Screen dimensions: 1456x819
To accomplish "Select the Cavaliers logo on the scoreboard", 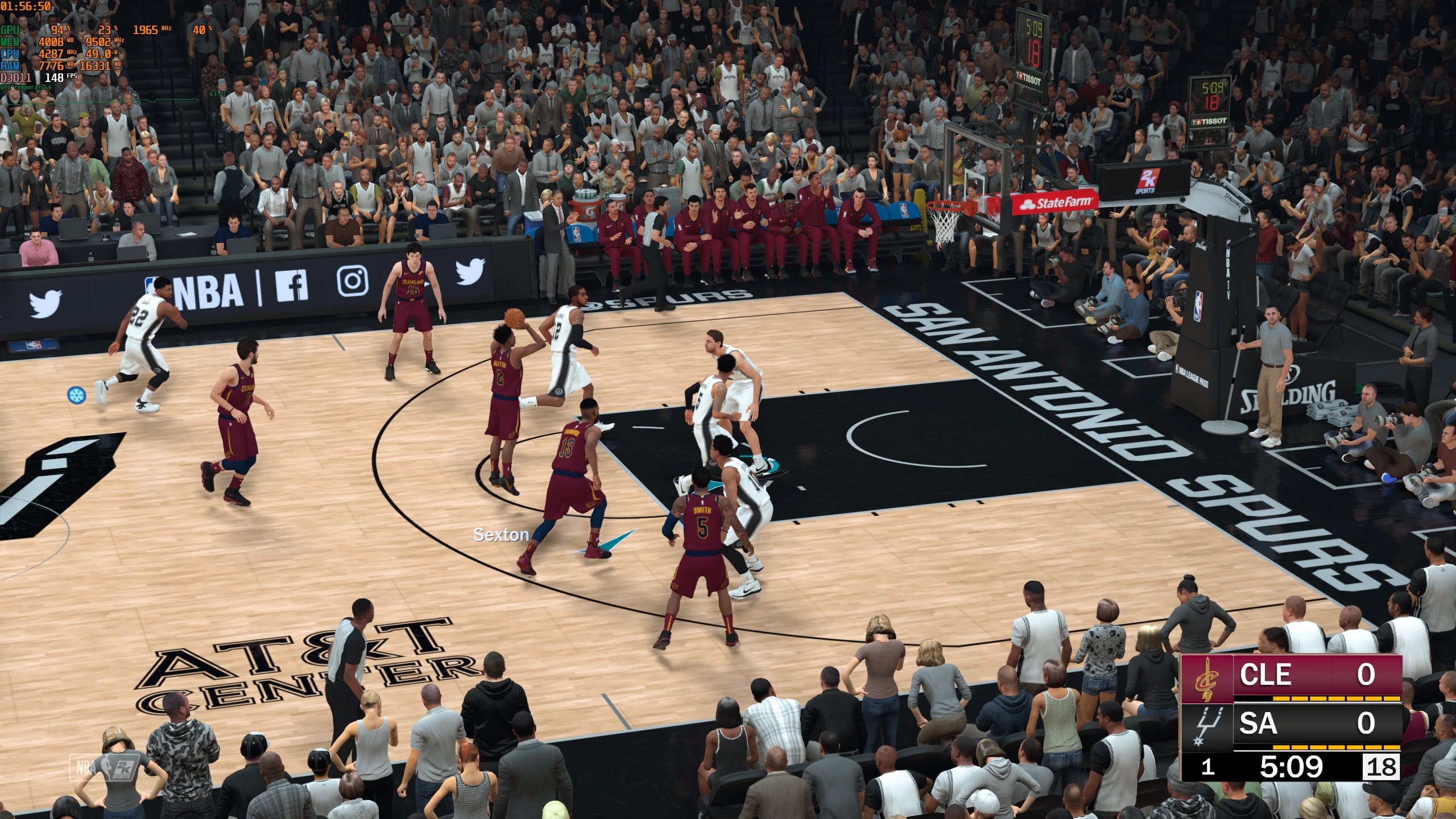I will point(1206,679).
